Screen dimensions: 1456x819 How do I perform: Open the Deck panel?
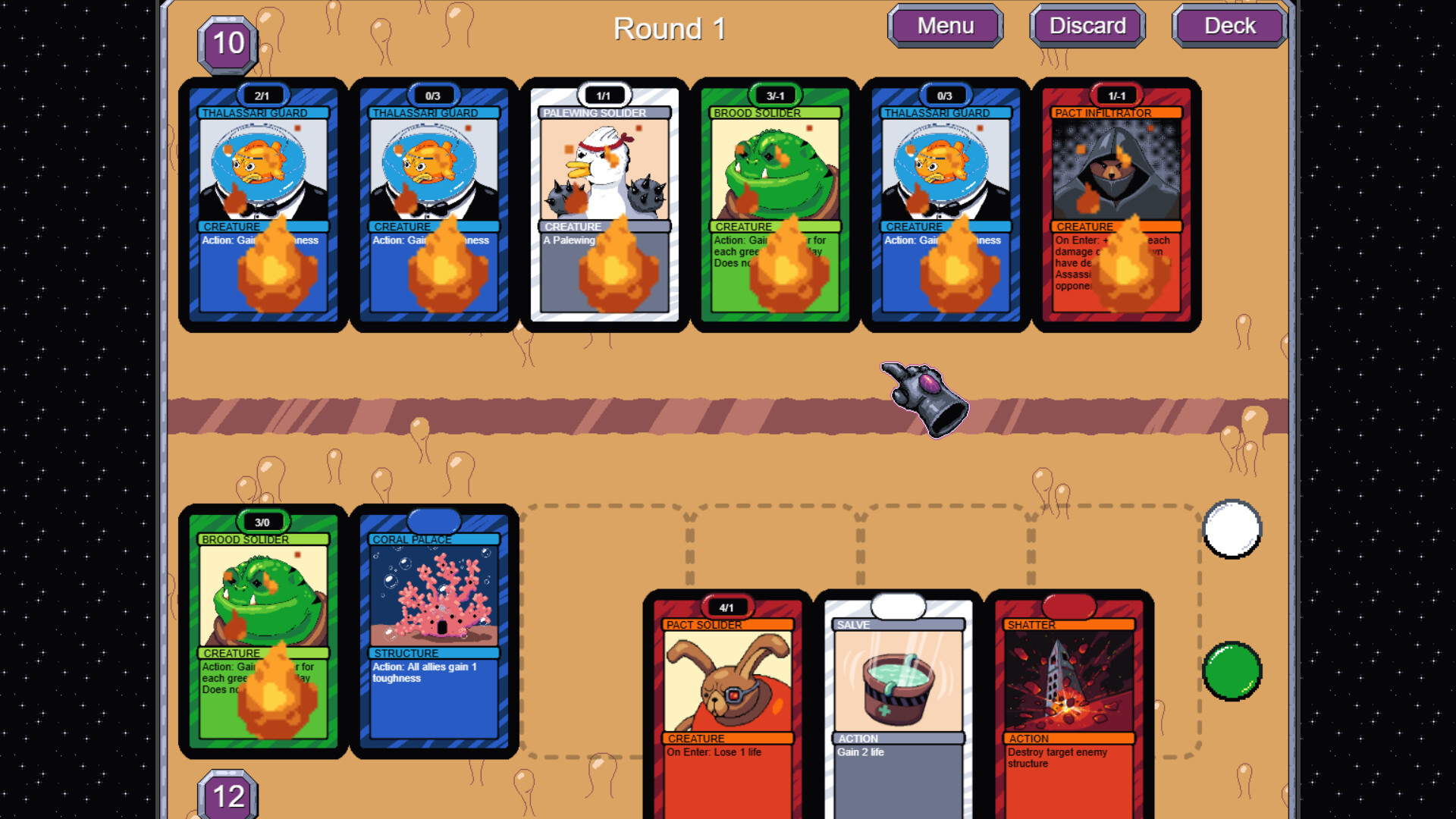(x=1228, y=25)
